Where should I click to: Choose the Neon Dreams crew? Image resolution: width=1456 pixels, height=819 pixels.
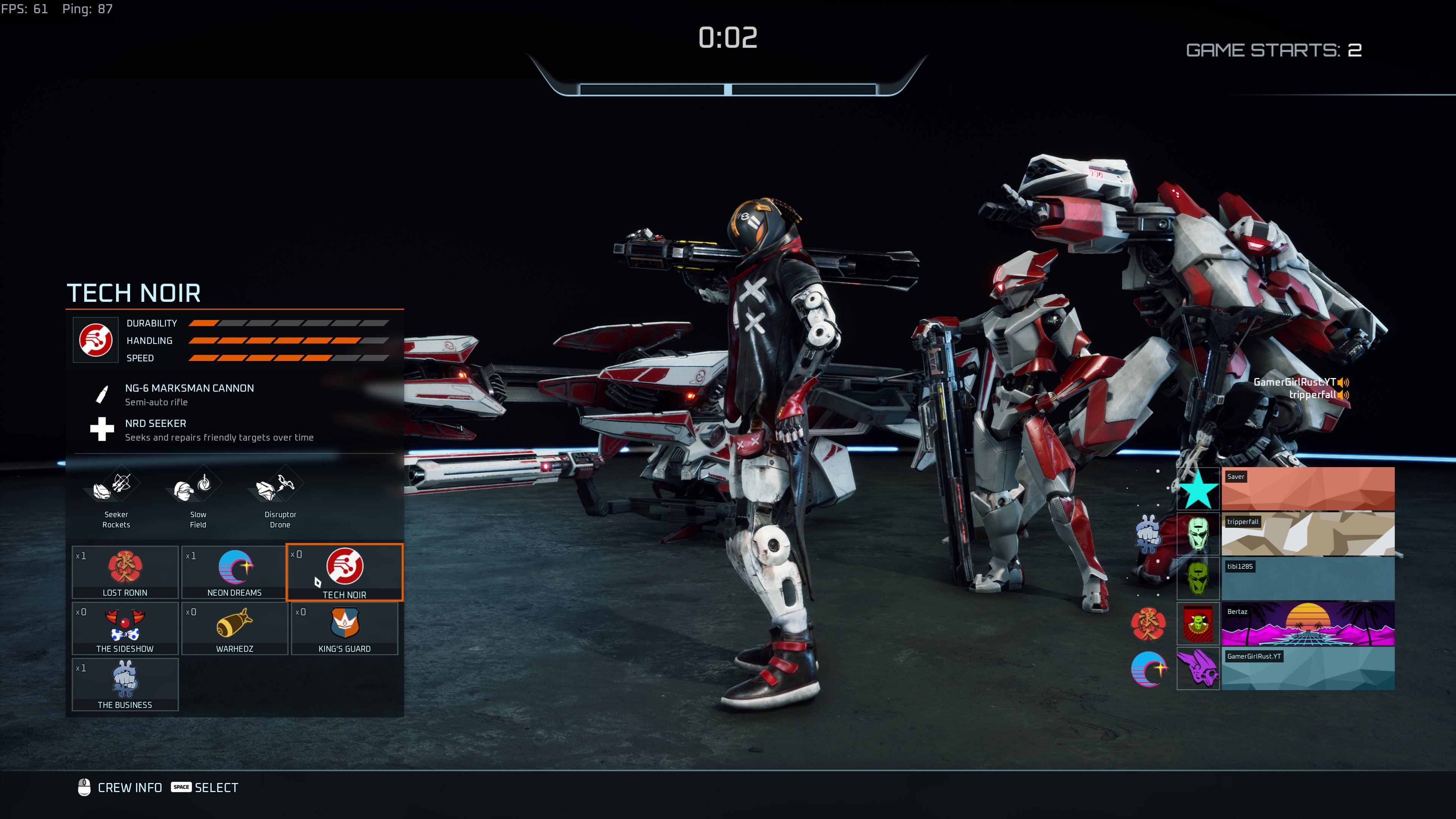tap(235, 572)
